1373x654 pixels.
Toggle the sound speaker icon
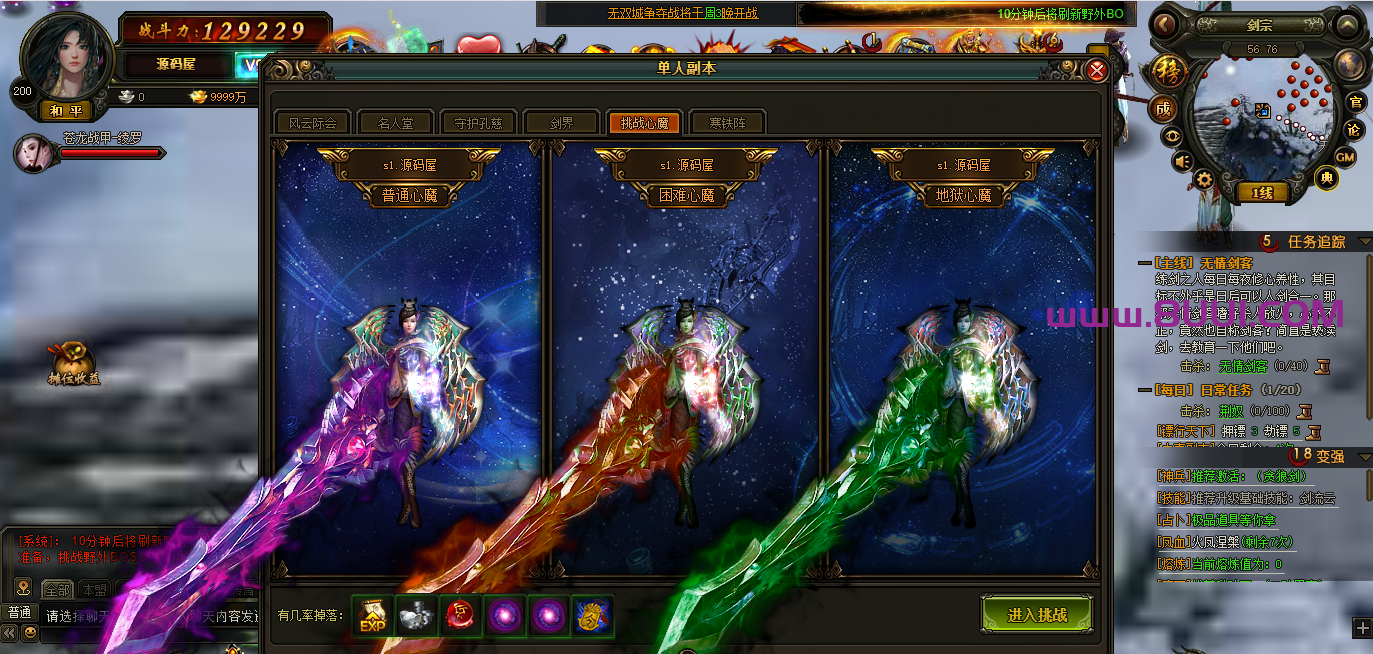(x=1182, y=161)
